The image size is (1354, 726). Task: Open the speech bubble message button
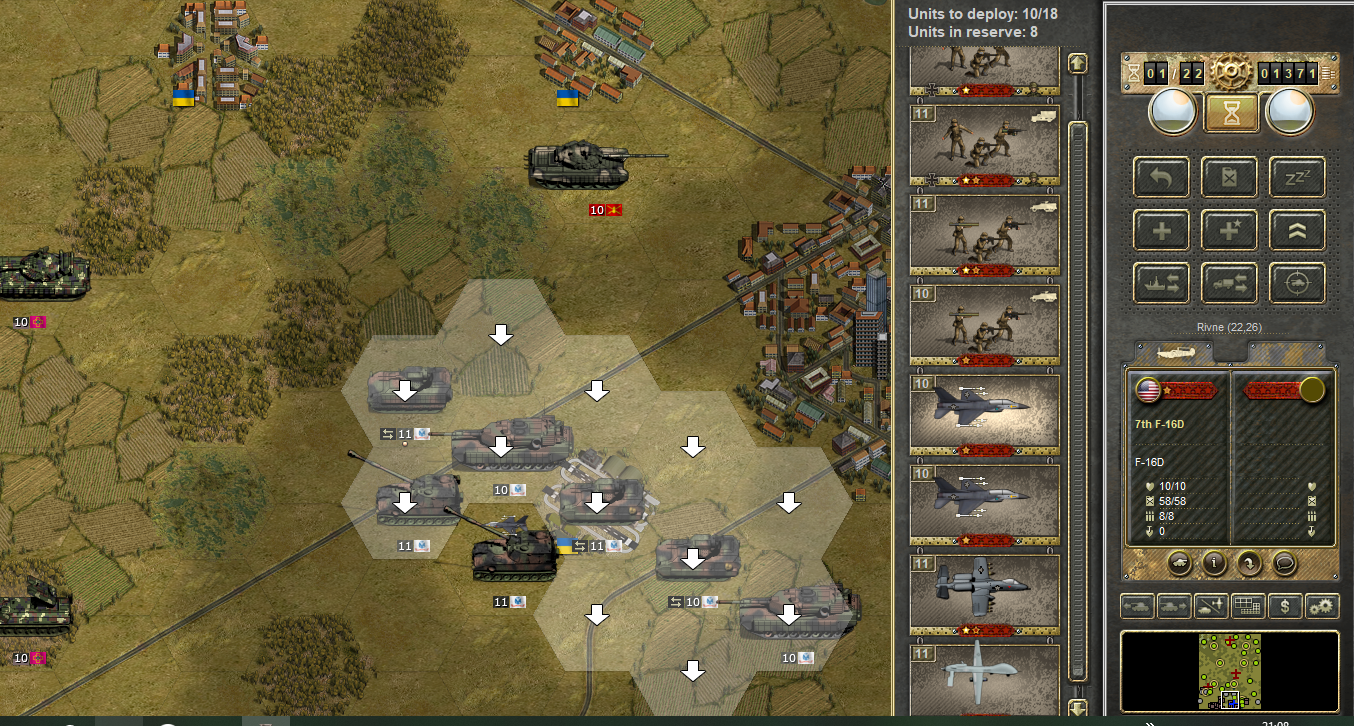coord(1285,563)
